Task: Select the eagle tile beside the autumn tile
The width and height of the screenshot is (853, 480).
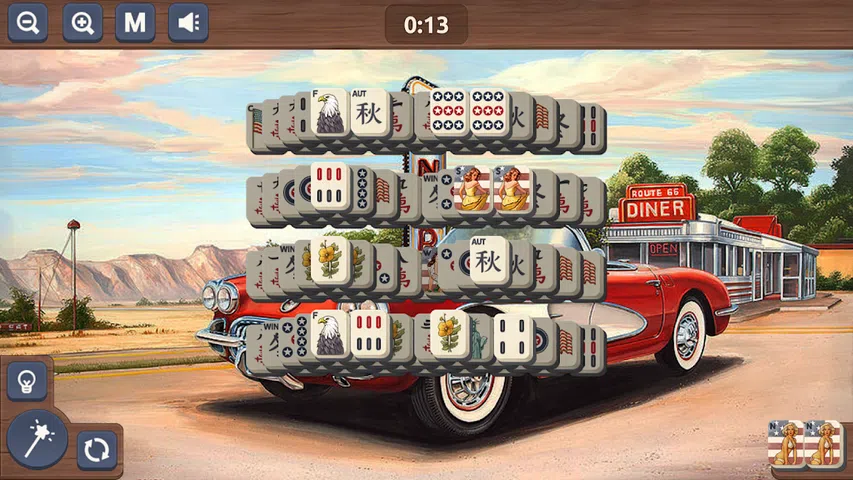Action: tap(329, 112)
